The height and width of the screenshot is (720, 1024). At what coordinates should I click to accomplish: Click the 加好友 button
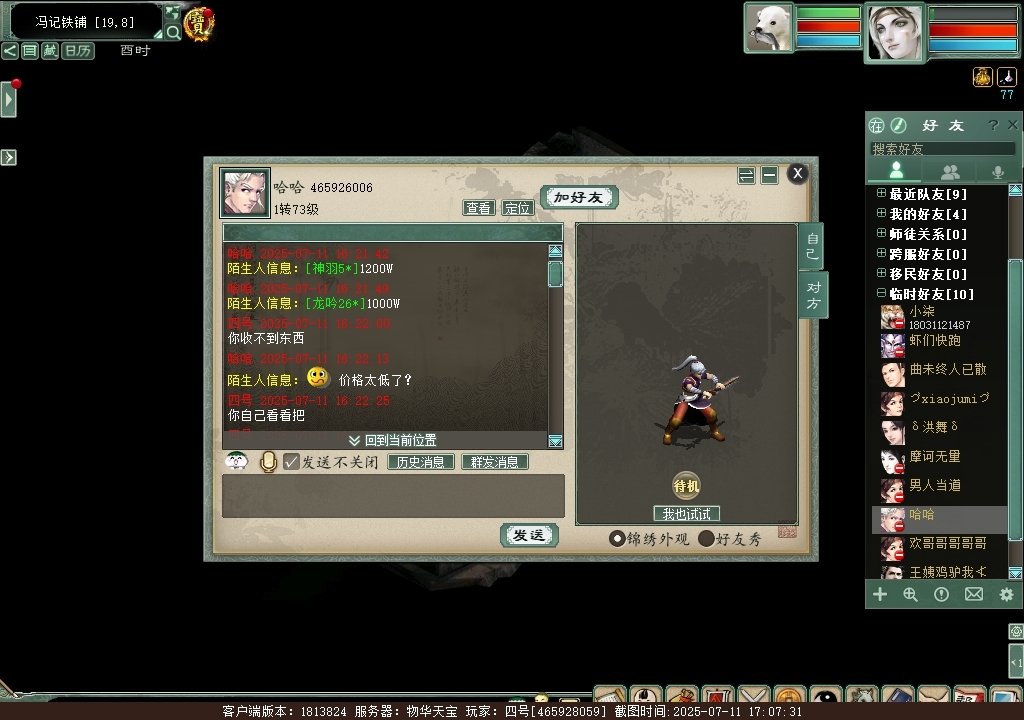click(579, 197)
